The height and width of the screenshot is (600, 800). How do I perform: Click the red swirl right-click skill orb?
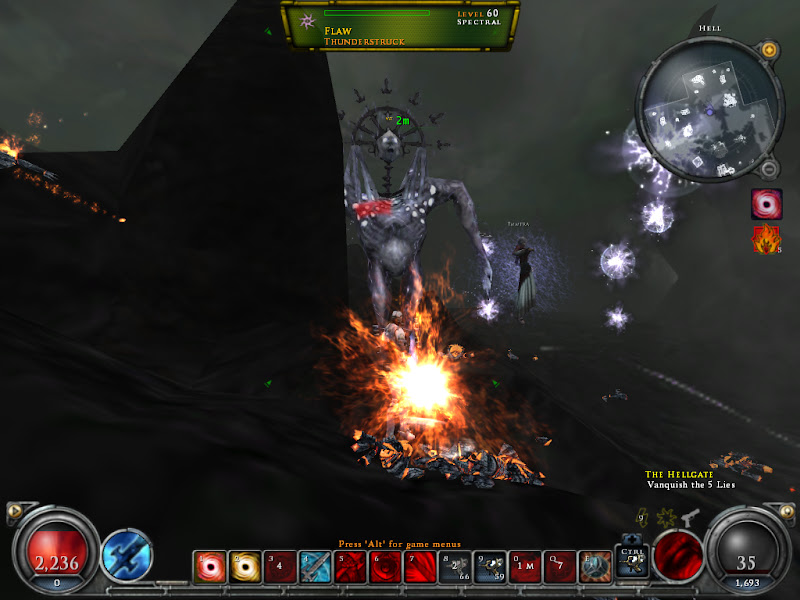(677, 553)
